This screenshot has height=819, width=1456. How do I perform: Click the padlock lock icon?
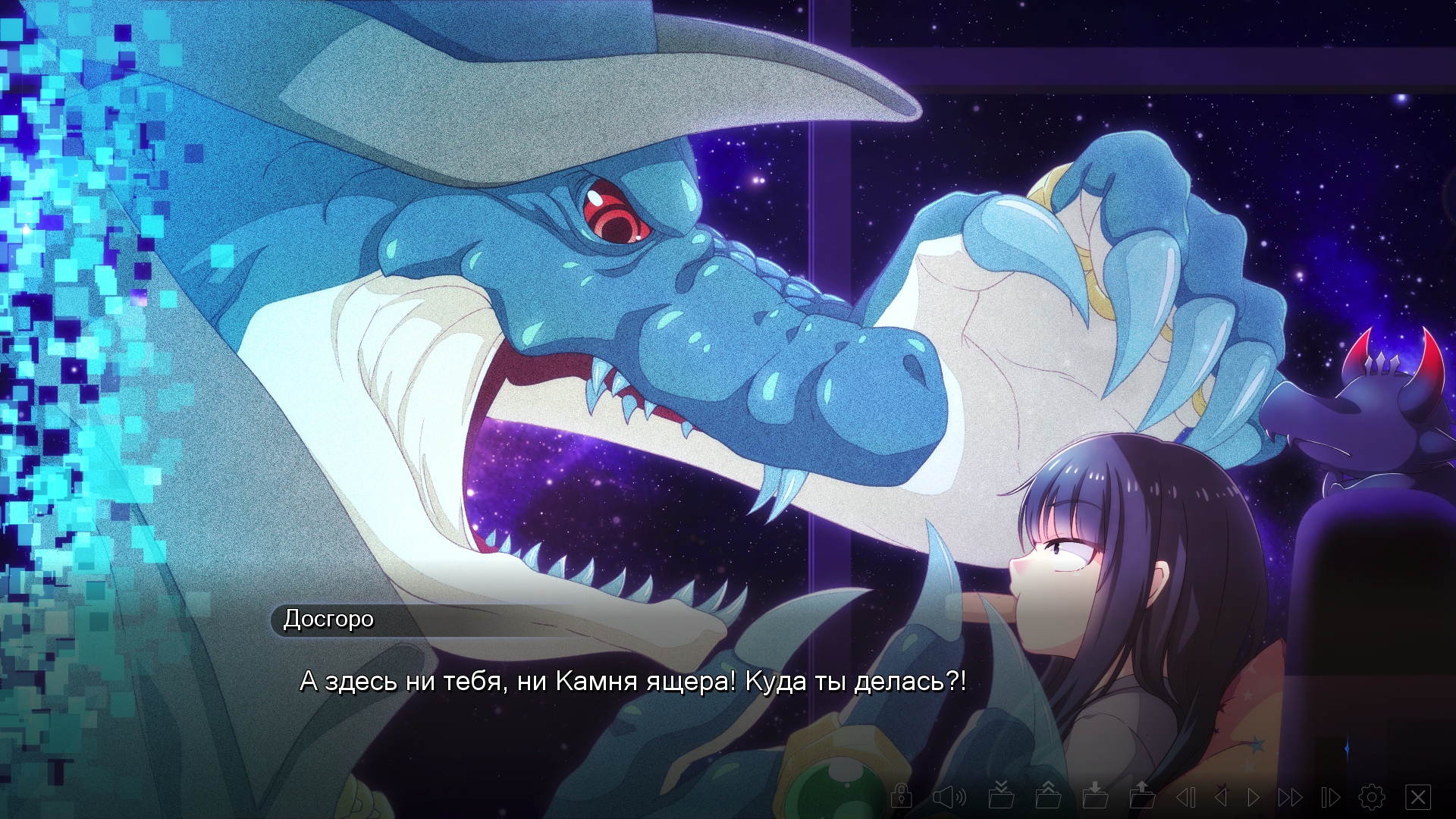902,796
